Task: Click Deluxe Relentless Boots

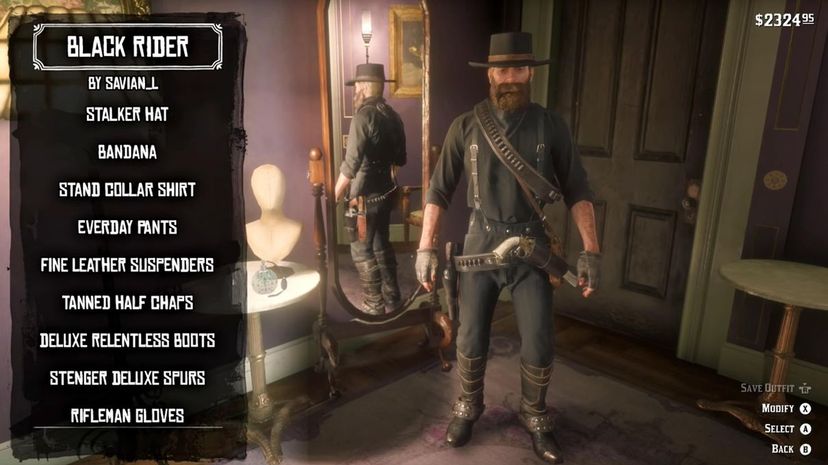Action: click(x=127, y=341)
